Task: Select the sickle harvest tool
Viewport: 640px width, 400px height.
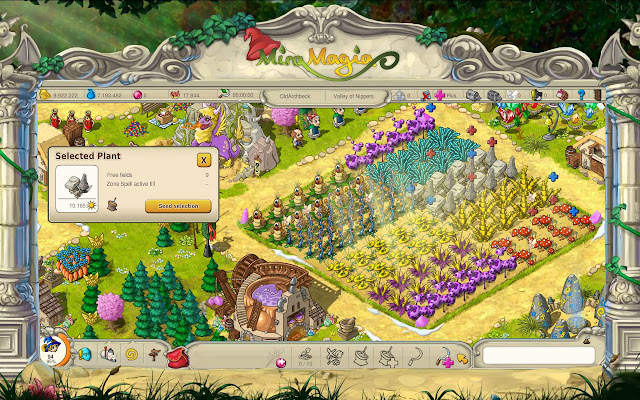Action: (x=417, y=356)
